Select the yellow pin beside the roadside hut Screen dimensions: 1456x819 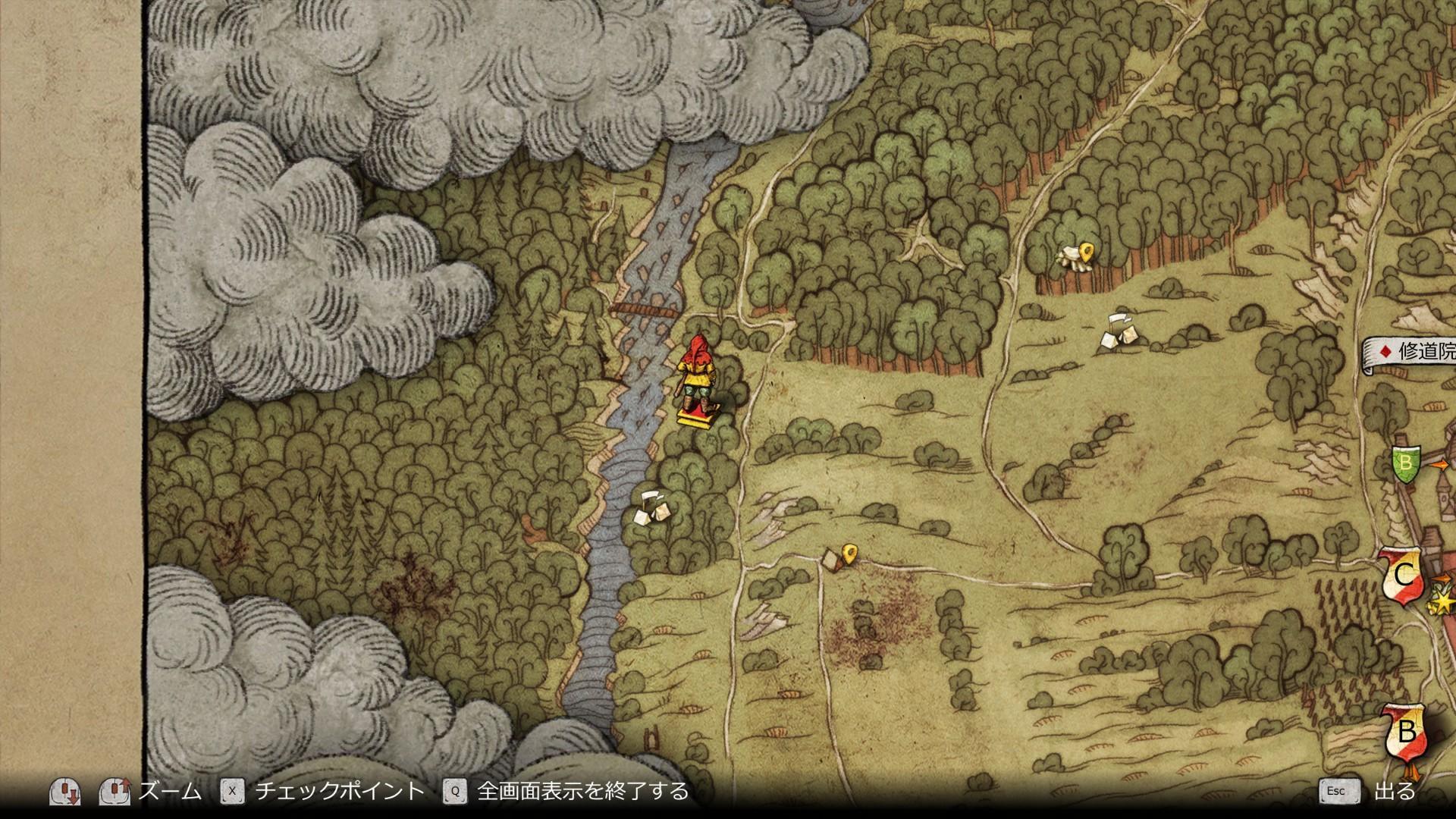pyautogui.click(x=850, y=552)
